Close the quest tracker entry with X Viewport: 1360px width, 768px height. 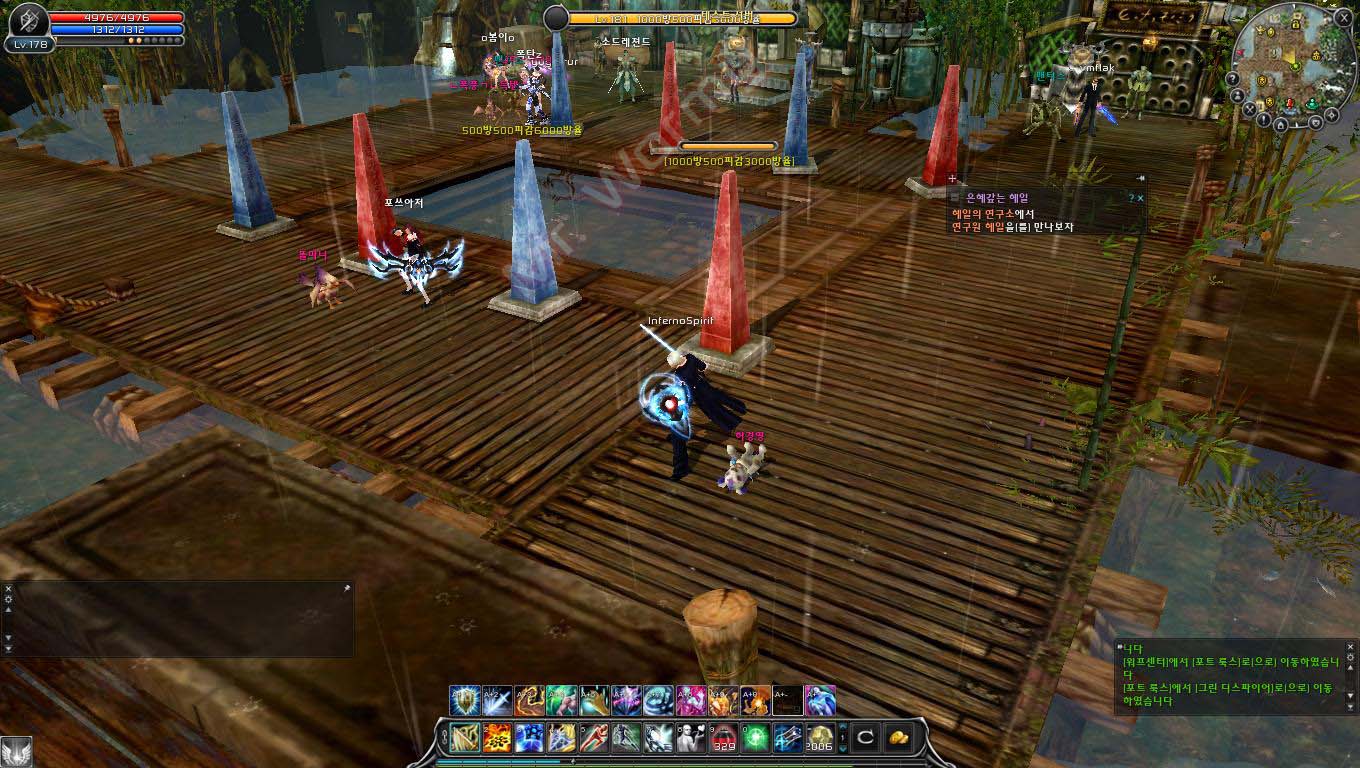pos(1141,198)
